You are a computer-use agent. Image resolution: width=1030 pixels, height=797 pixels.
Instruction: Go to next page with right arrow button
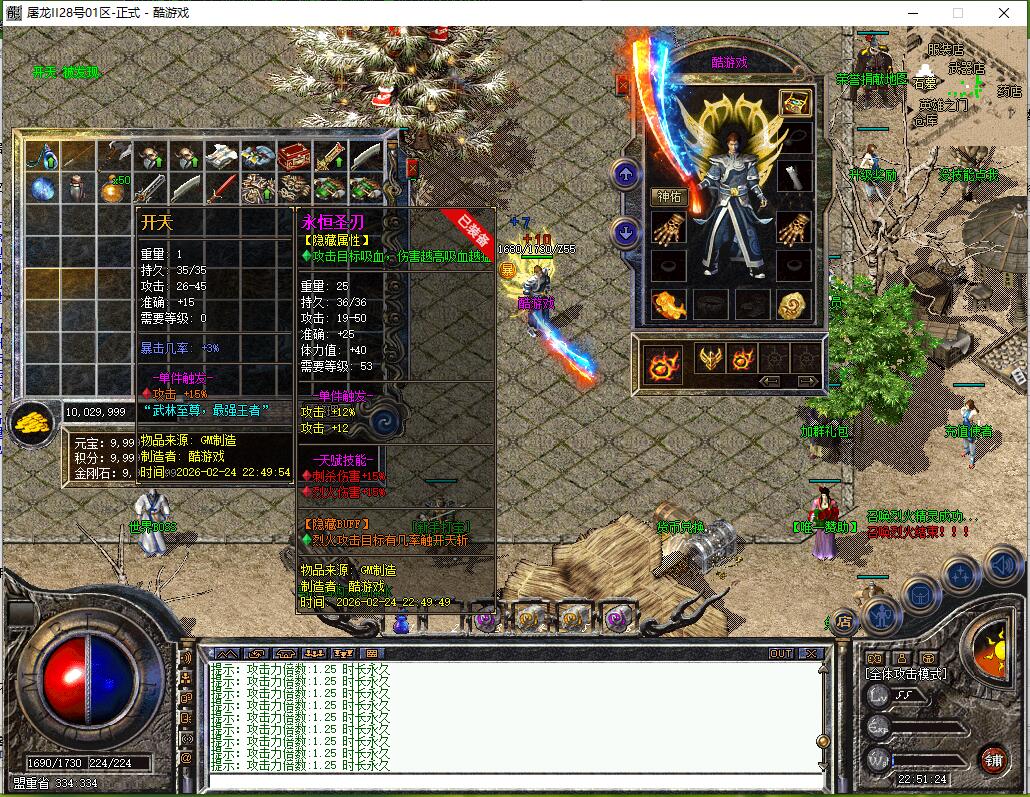(x=806, y=381)
